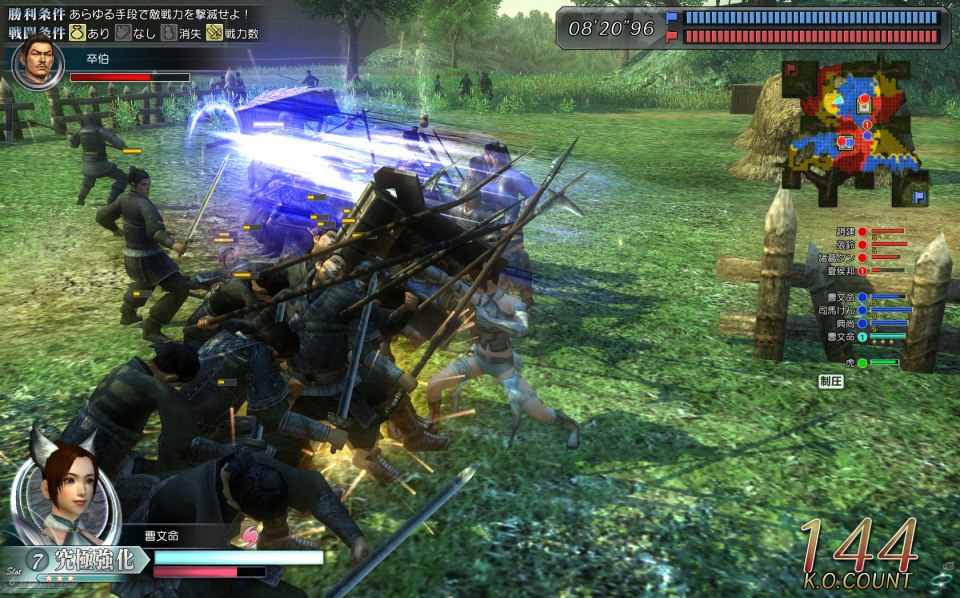The image size is (960, 598).
Task: Click the red flag marker on minimap
Action: [x=791, y=69]
